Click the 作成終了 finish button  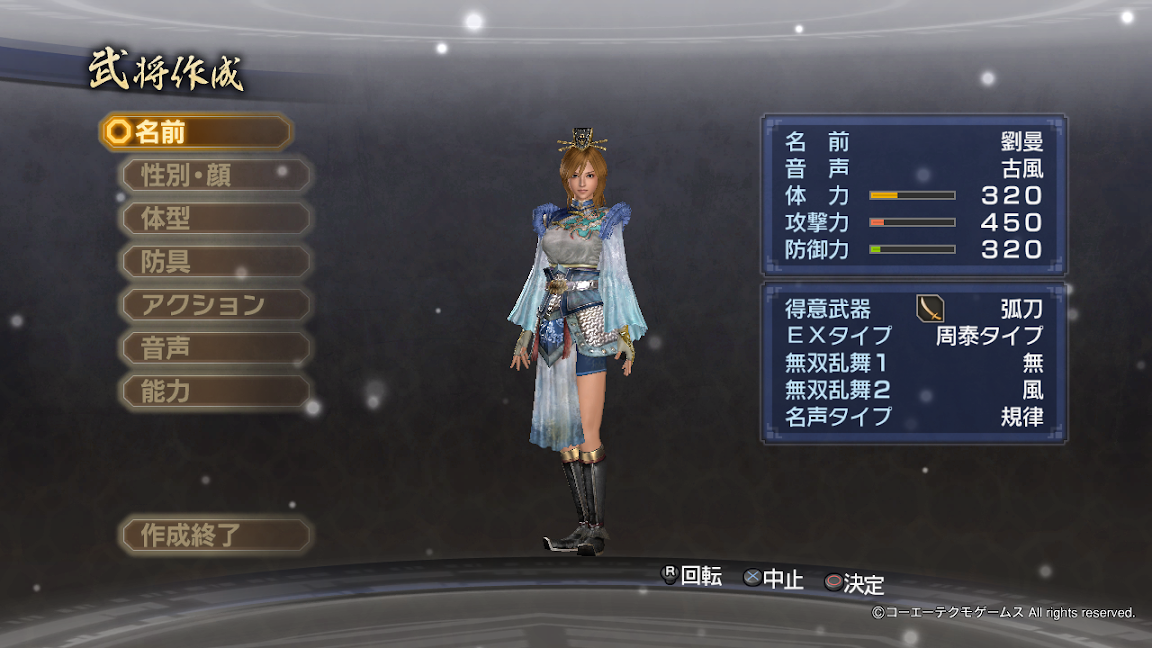[216, 534]
